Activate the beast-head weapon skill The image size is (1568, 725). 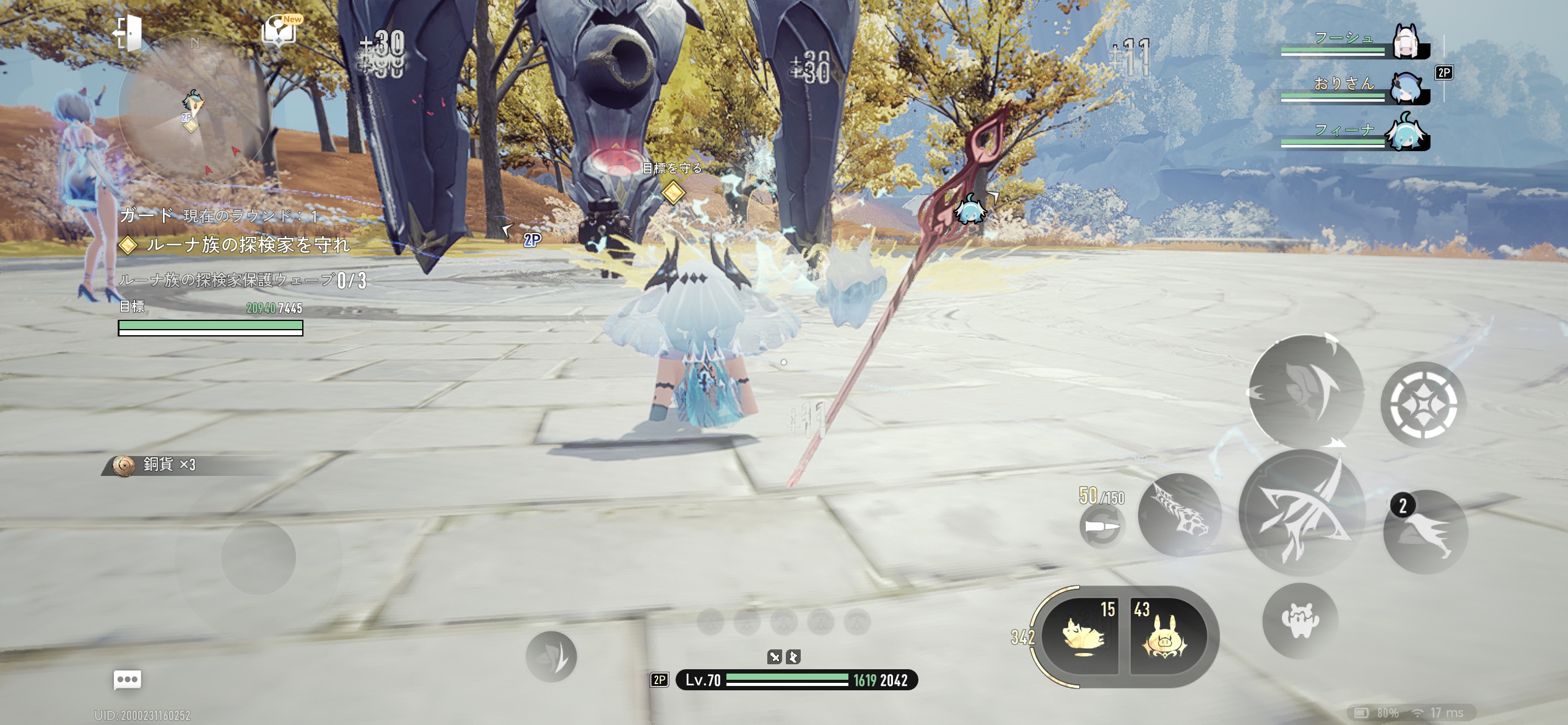(1180, 514)
